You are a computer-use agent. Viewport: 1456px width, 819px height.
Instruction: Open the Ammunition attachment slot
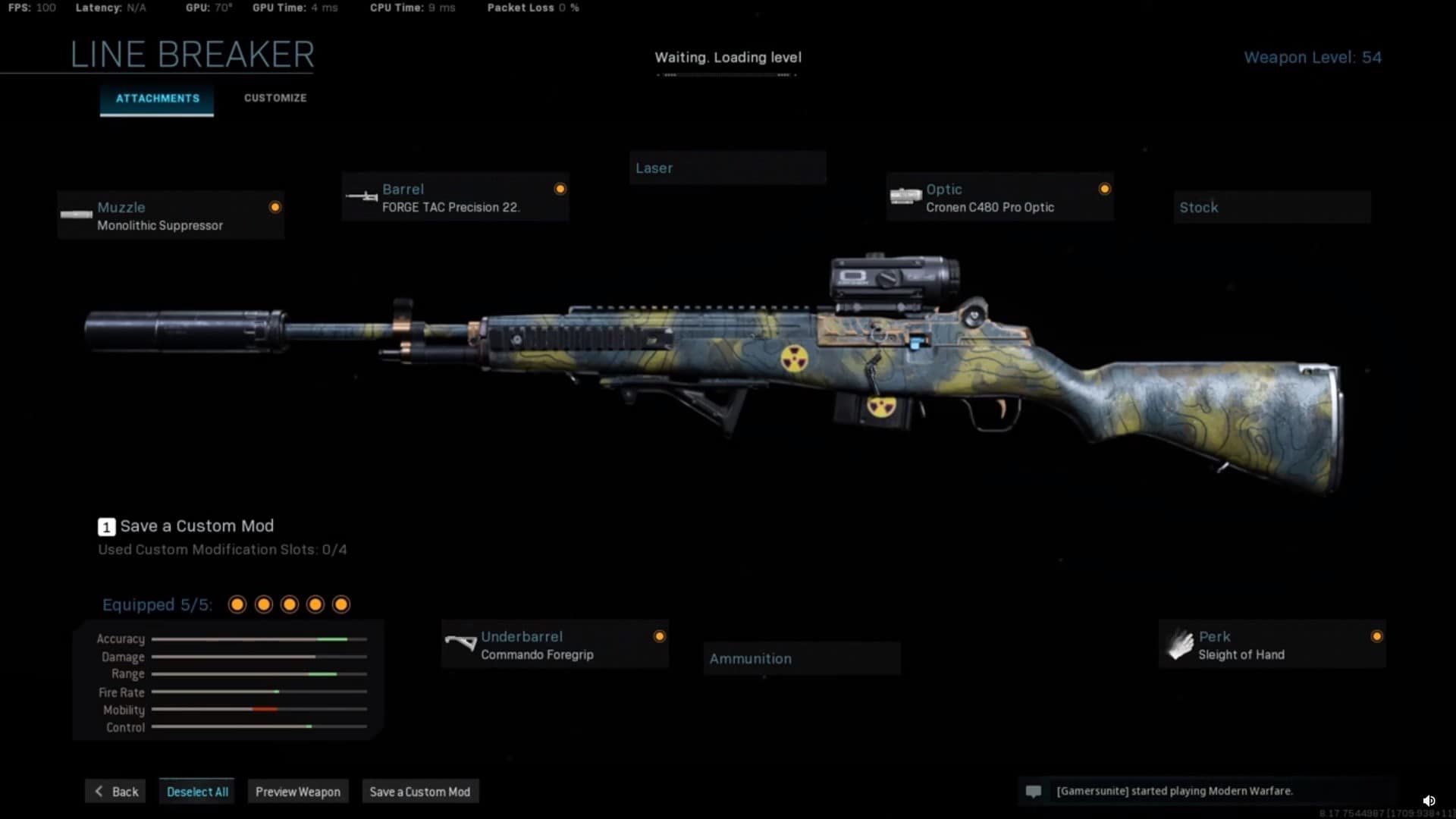(x=802, y=658)
